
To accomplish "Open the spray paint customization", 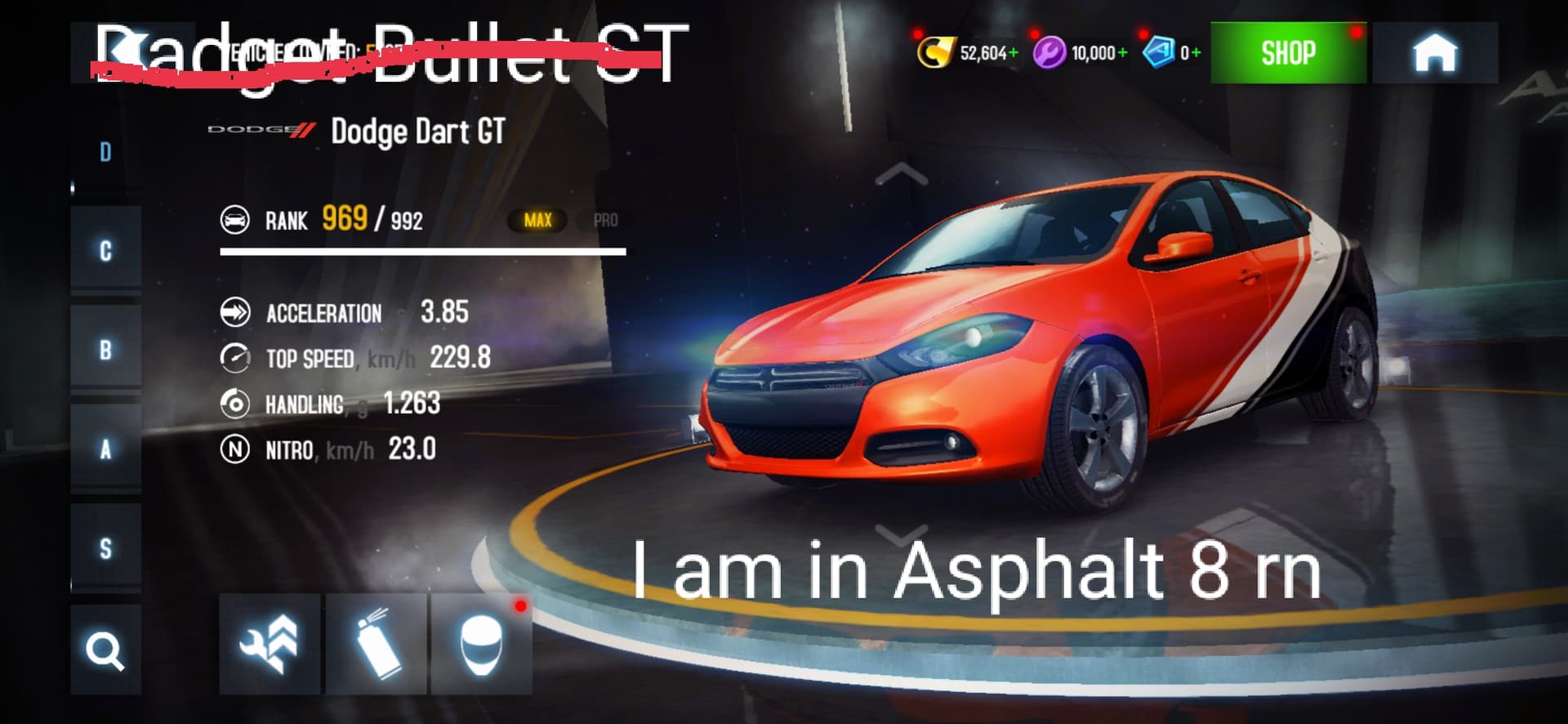I will [376, 644].
